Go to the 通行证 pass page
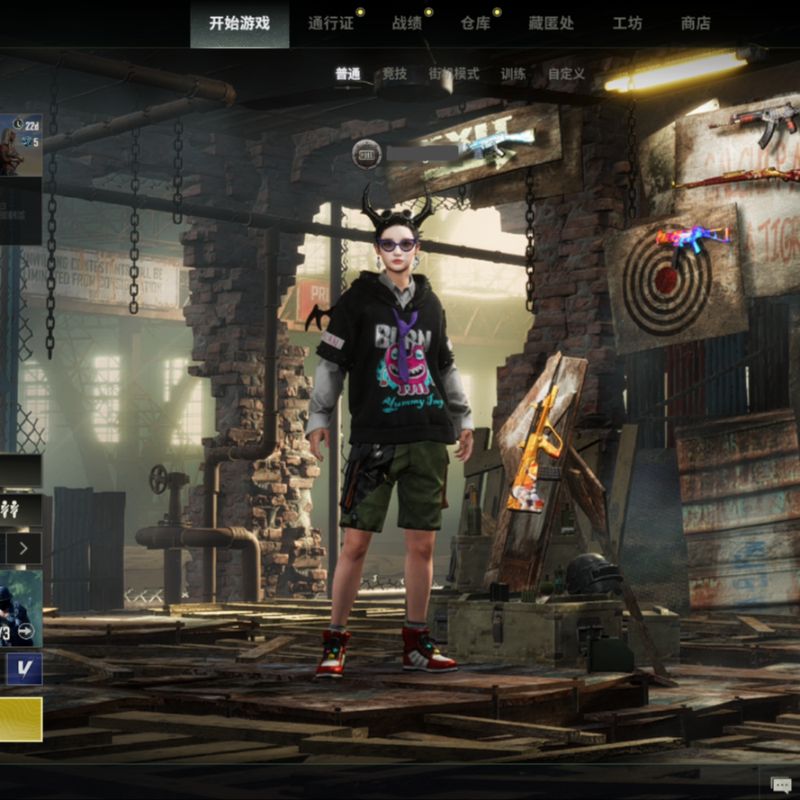Viewport: 800px width, 800px height. click(x=331, y=23)
